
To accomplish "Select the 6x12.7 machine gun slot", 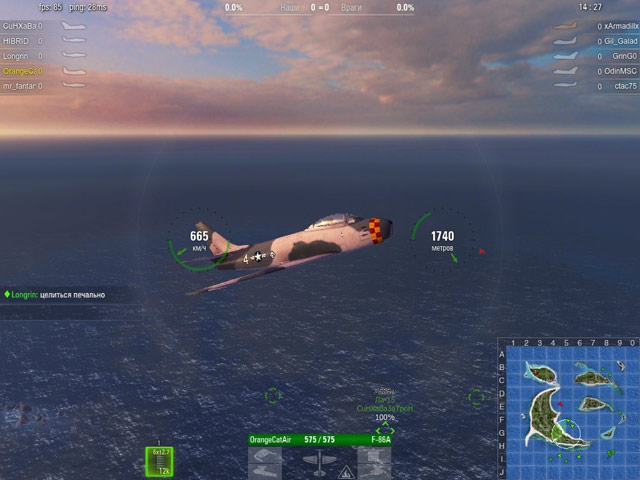I will (x=160, y=460).
